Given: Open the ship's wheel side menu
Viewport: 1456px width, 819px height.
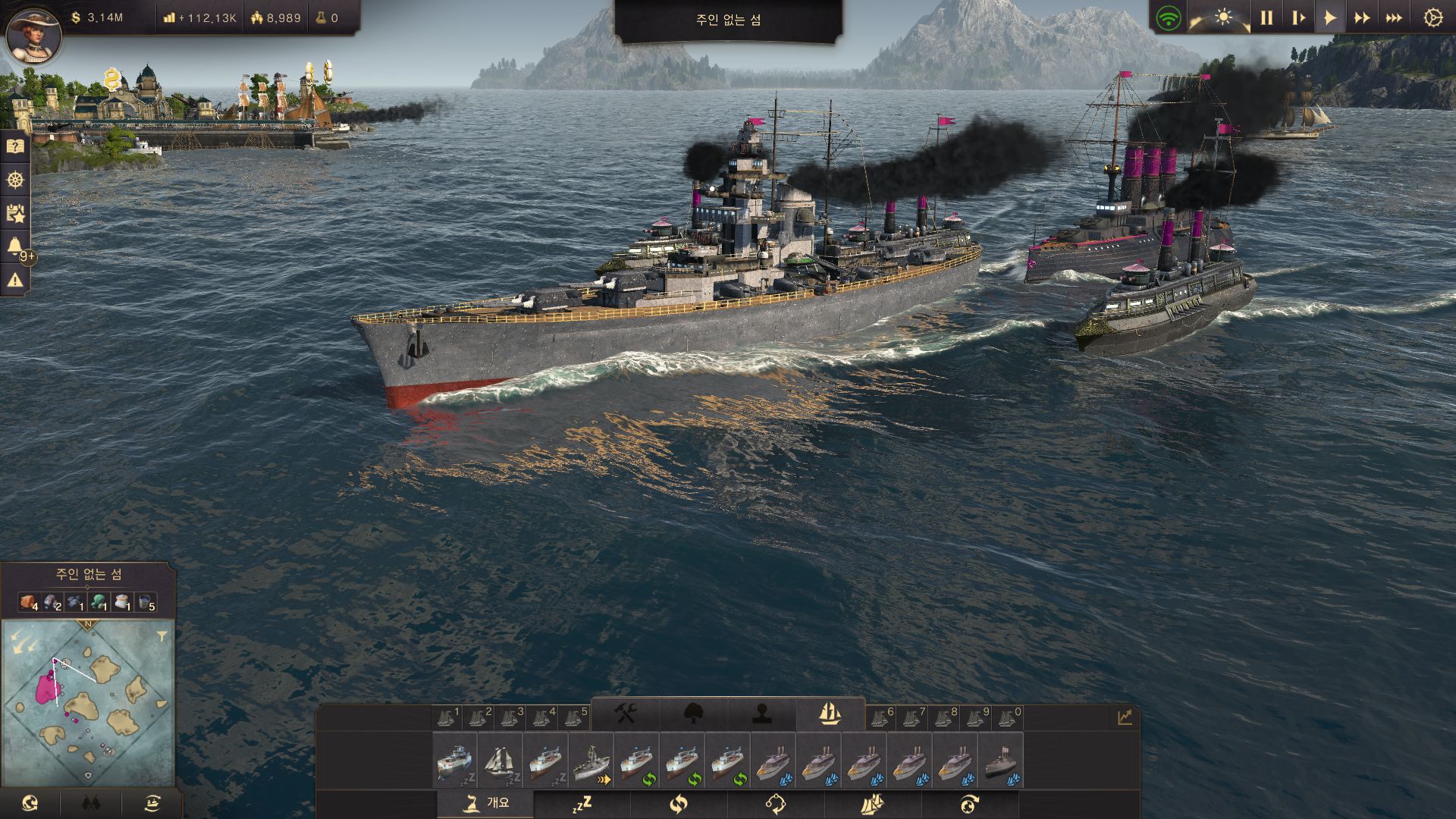Looking at the screenshot, I should pyautogui.click(x=15, y=180).
